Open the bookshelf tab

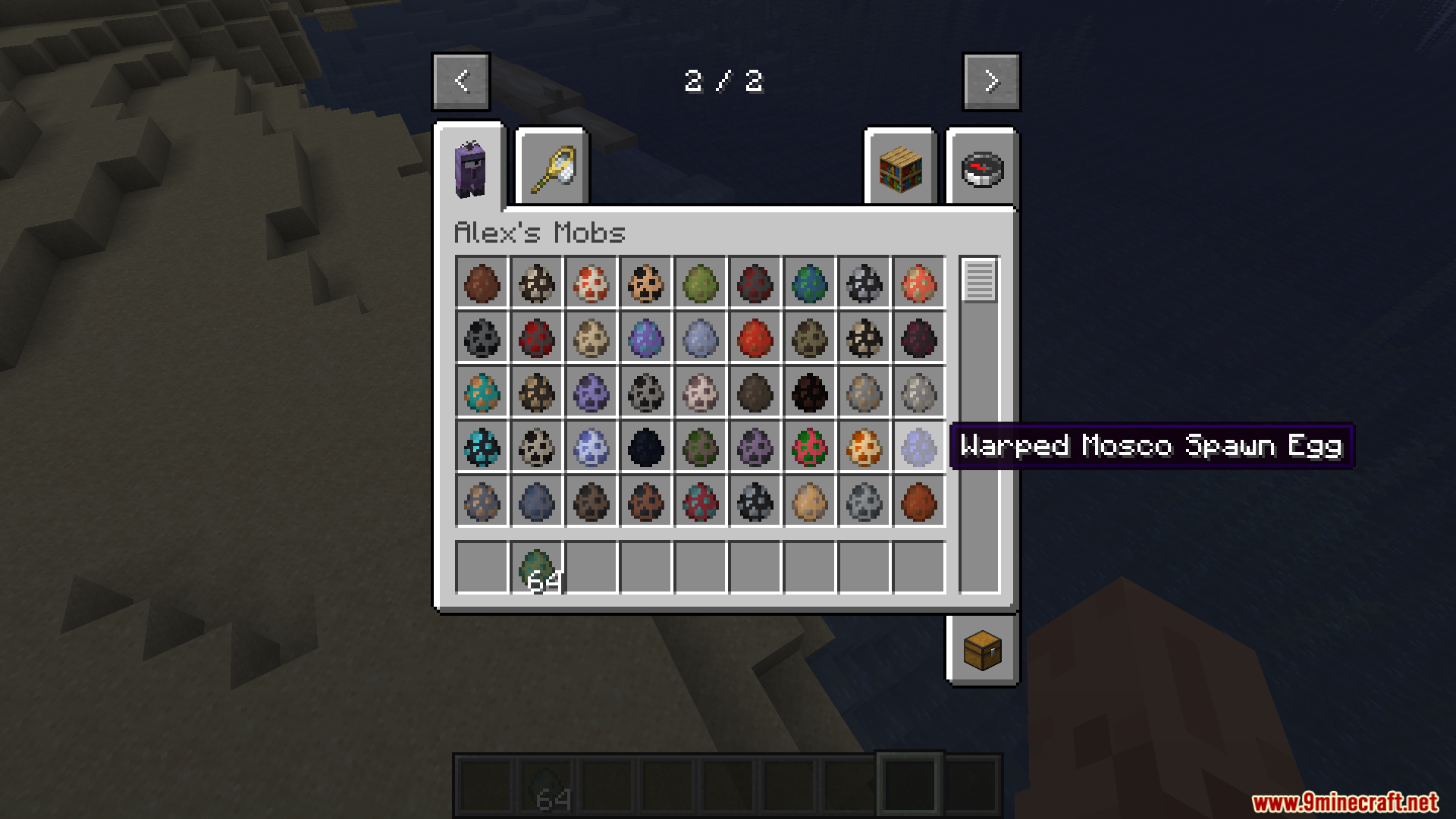900,168
